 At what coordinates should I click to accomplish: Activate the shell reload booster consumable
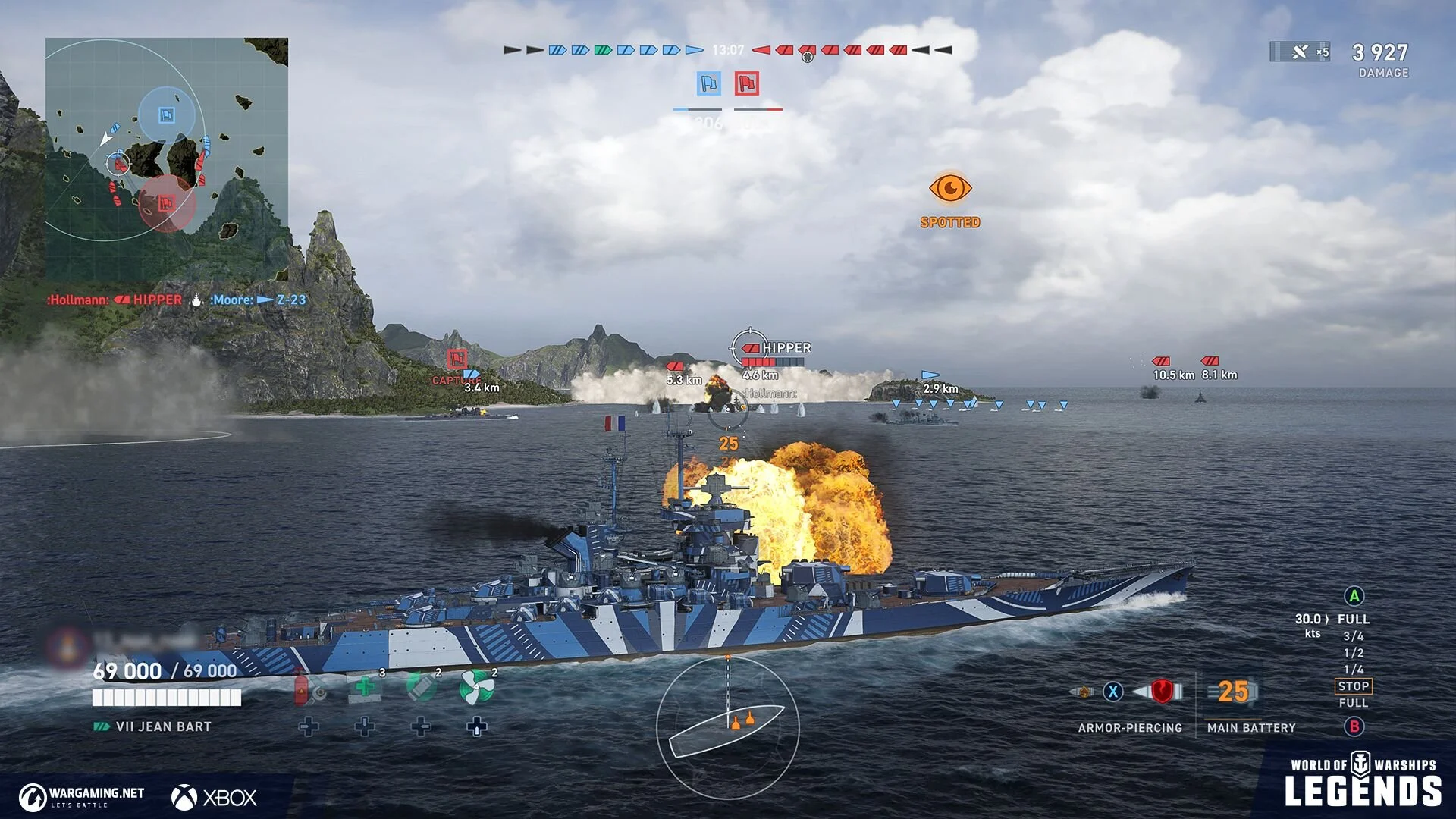[x=421, y=688]
